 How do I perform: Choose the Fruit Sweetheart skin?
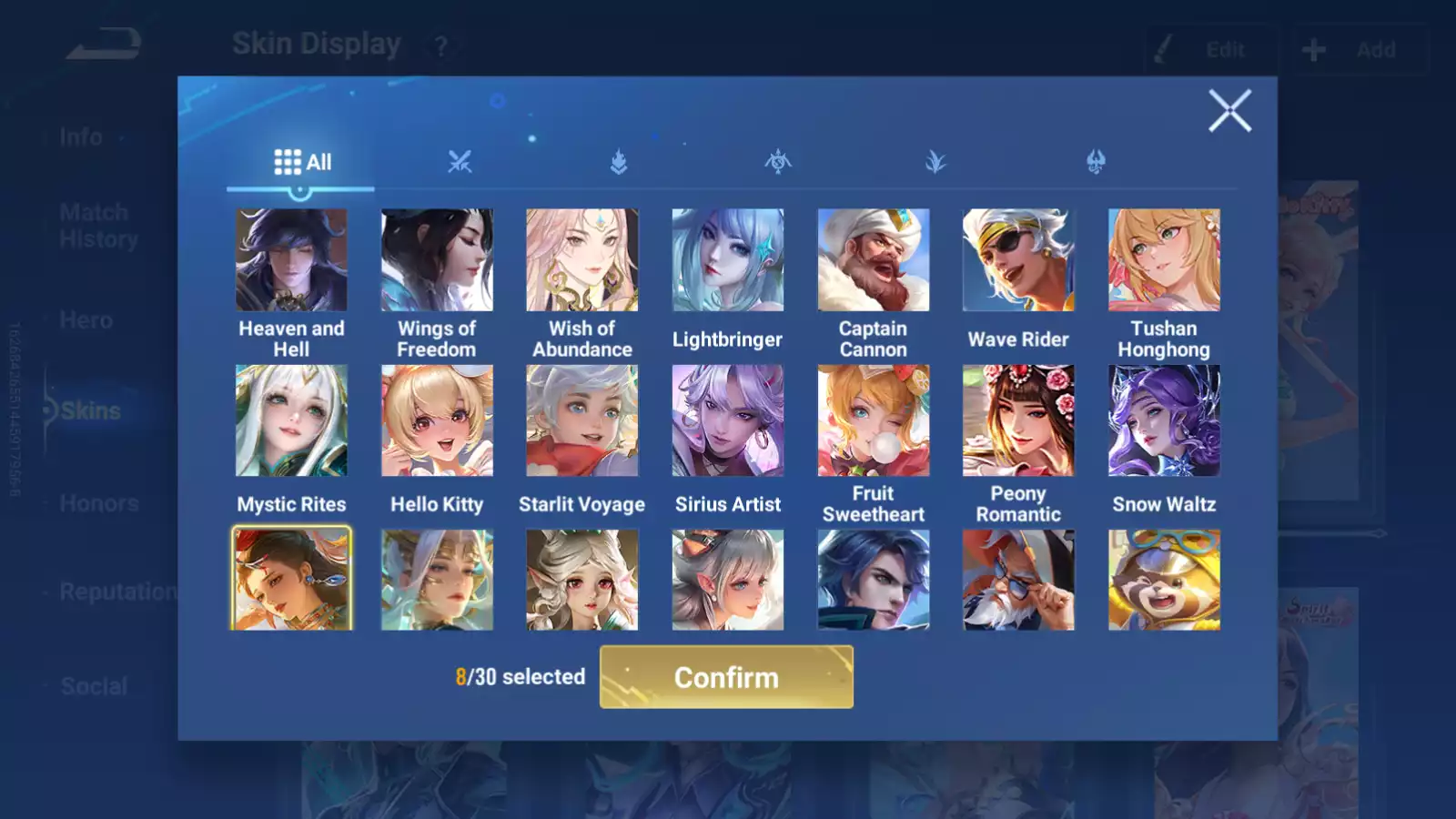pos(874,420)
